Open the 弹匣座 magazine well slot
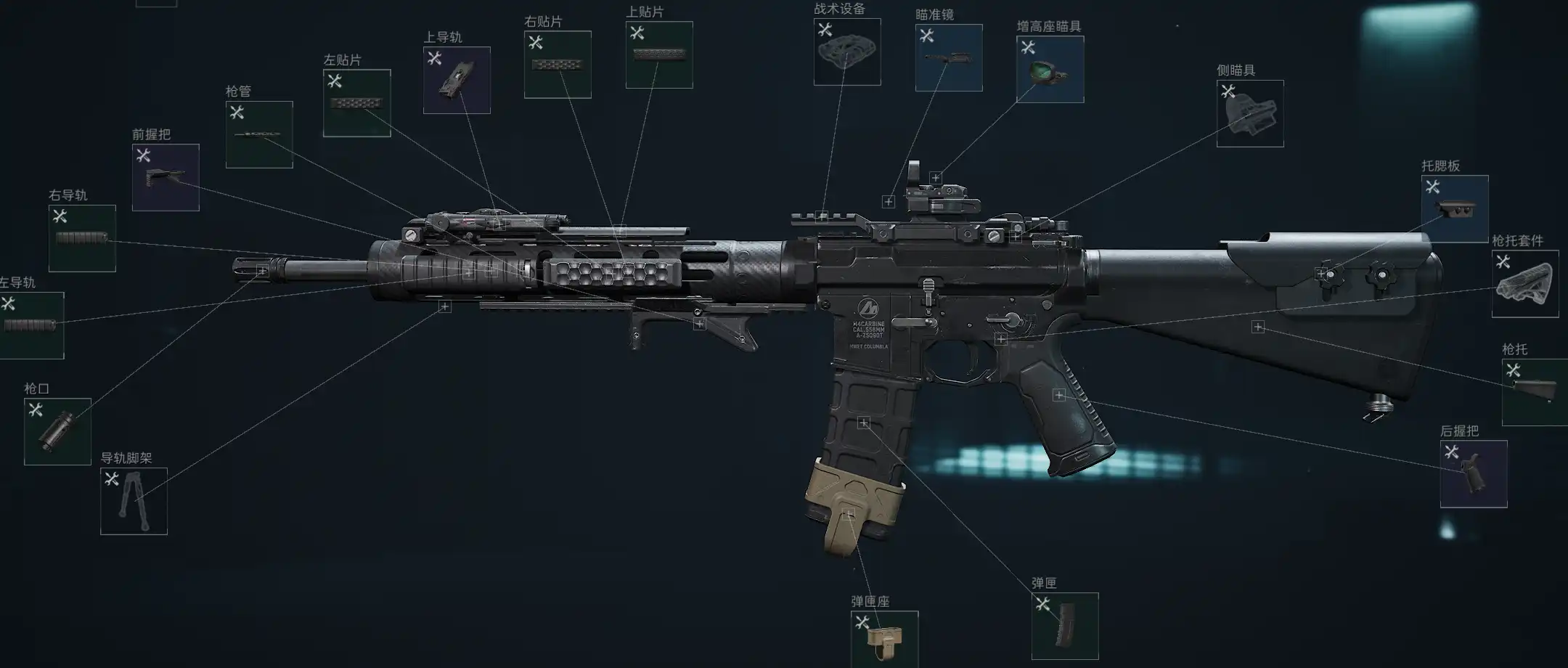1568x668 pixels. tap(884, 639)
